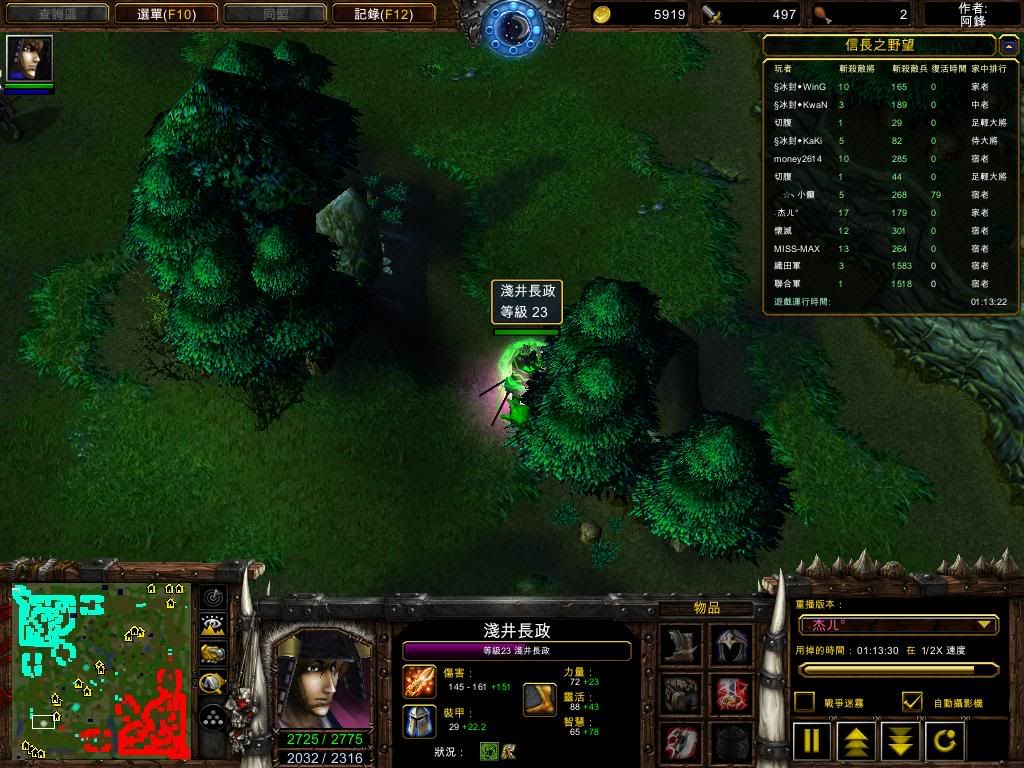
Task: Click the minimap signal ping button
Action: click(x=213, y=598)
